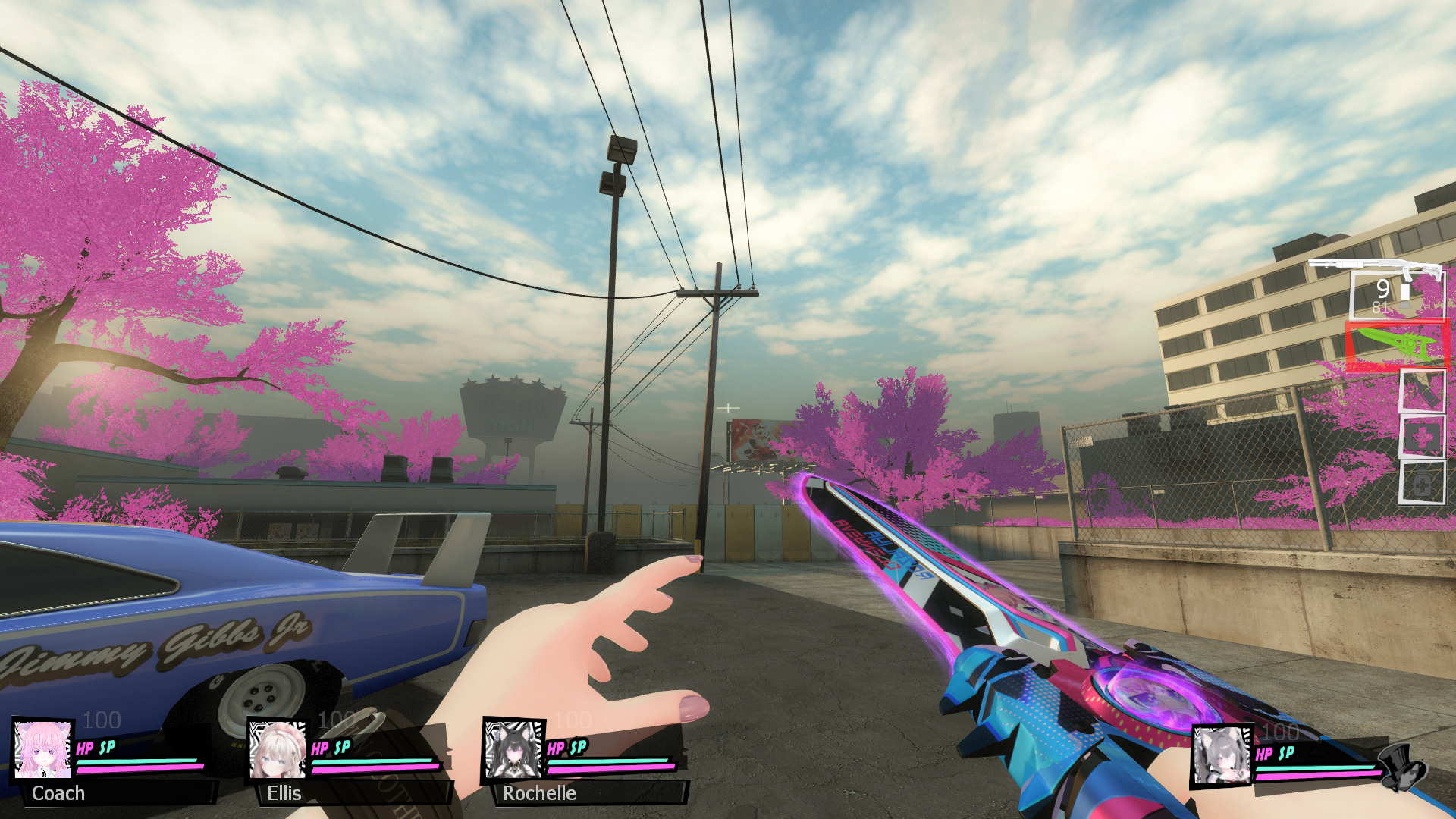The width and height of the screenshot is (1456, 819).
Task: Click your own survivor portrait with top hat
Action: pyautogui.click(x=1222, y=755)
